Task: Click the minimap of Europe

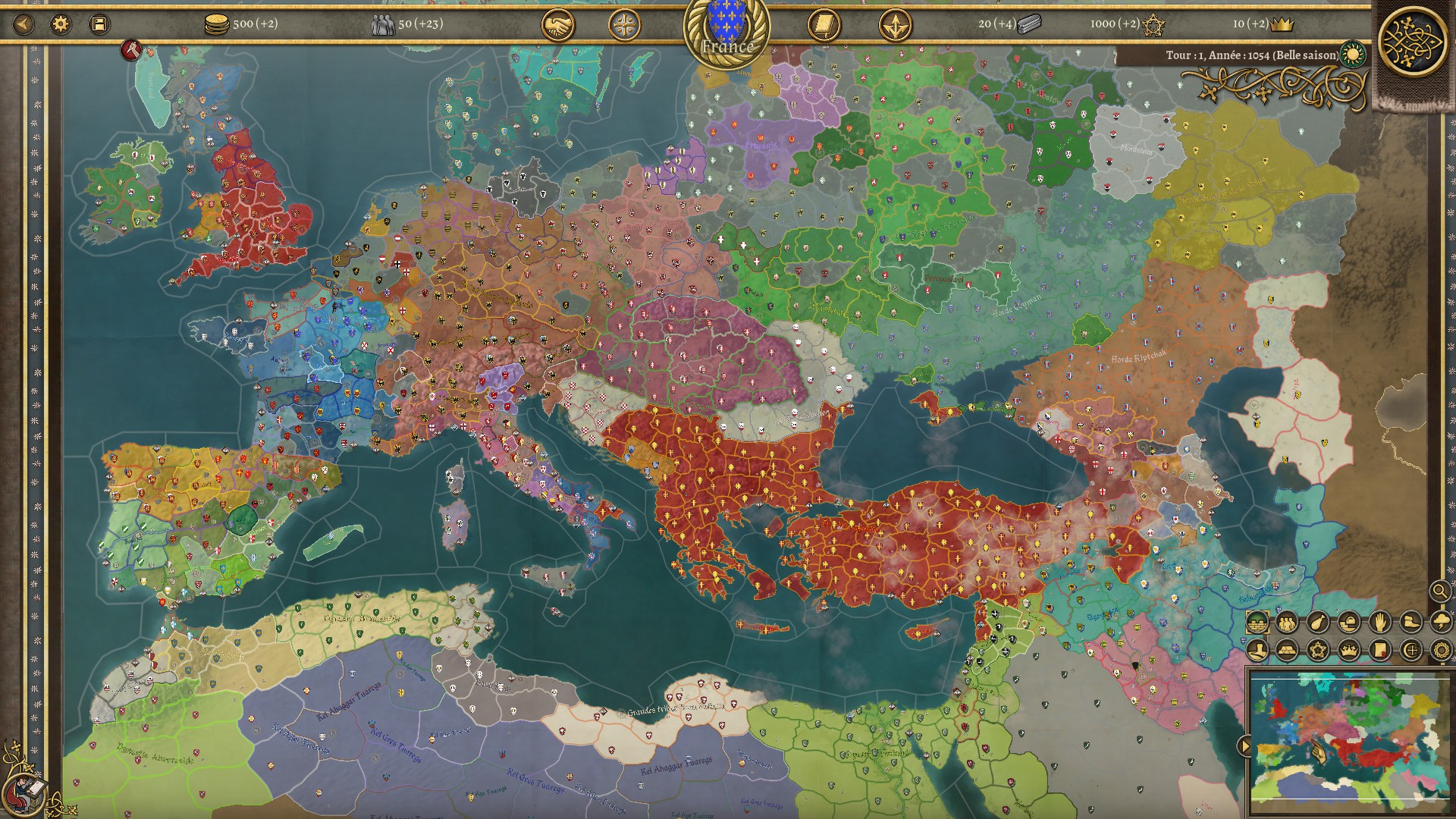Action: point(1350,738)
